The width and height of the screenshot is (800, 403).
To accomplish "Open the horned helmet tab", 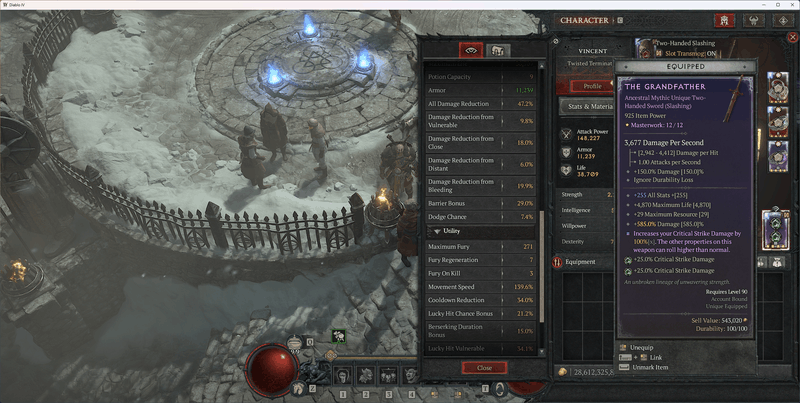I will coord(753,20).
